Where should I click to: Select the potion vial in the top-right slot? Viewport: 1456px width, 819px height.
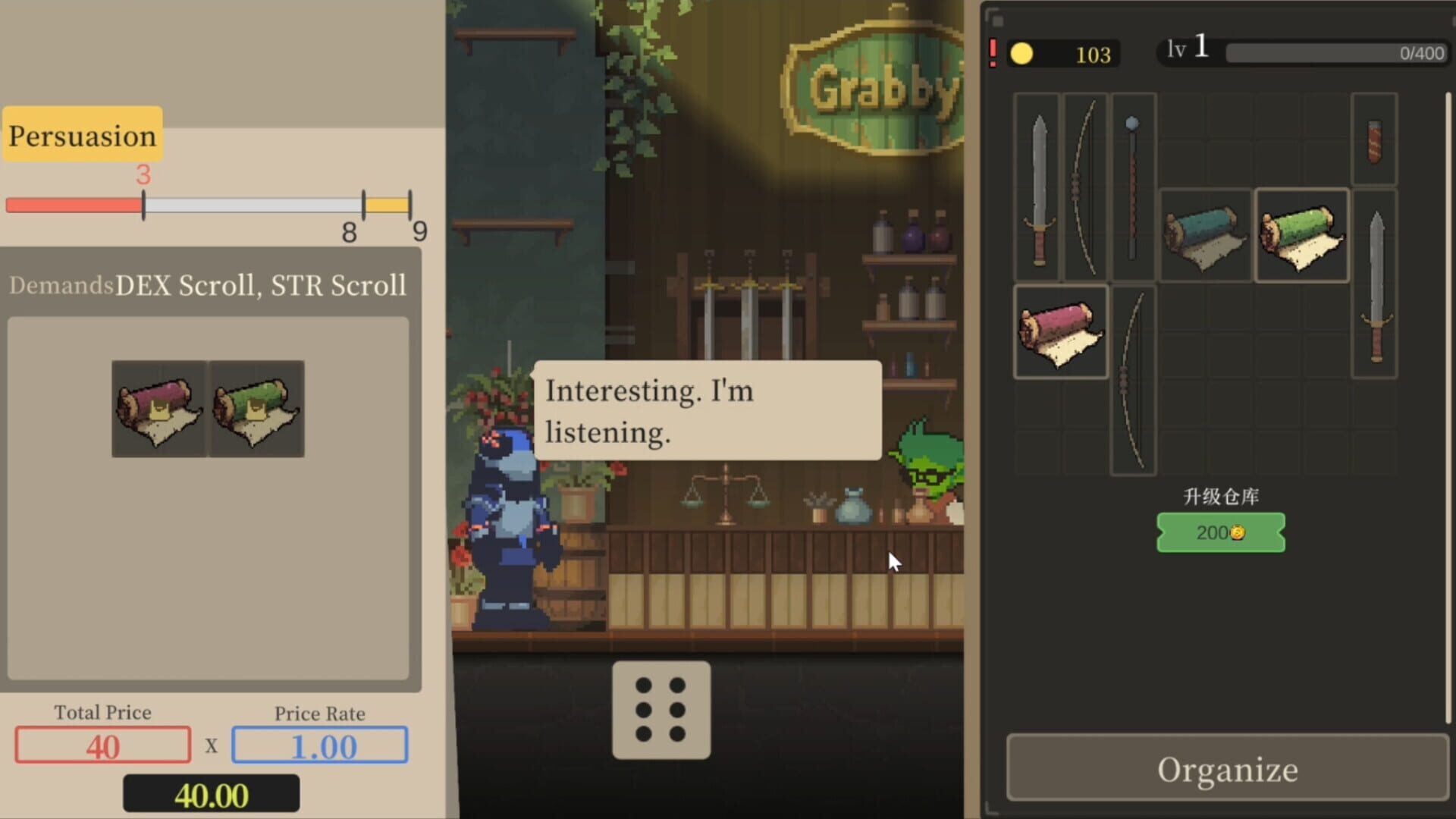tap(1374, 142)
